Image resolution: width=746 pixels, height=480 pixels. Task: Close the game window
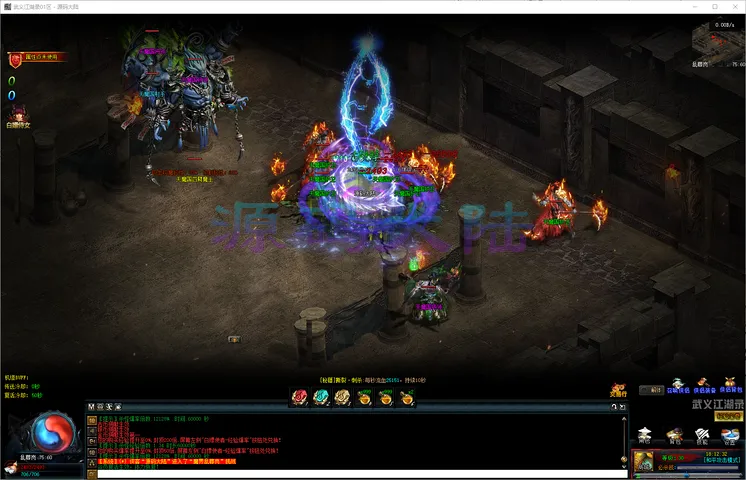coord(735,7)
